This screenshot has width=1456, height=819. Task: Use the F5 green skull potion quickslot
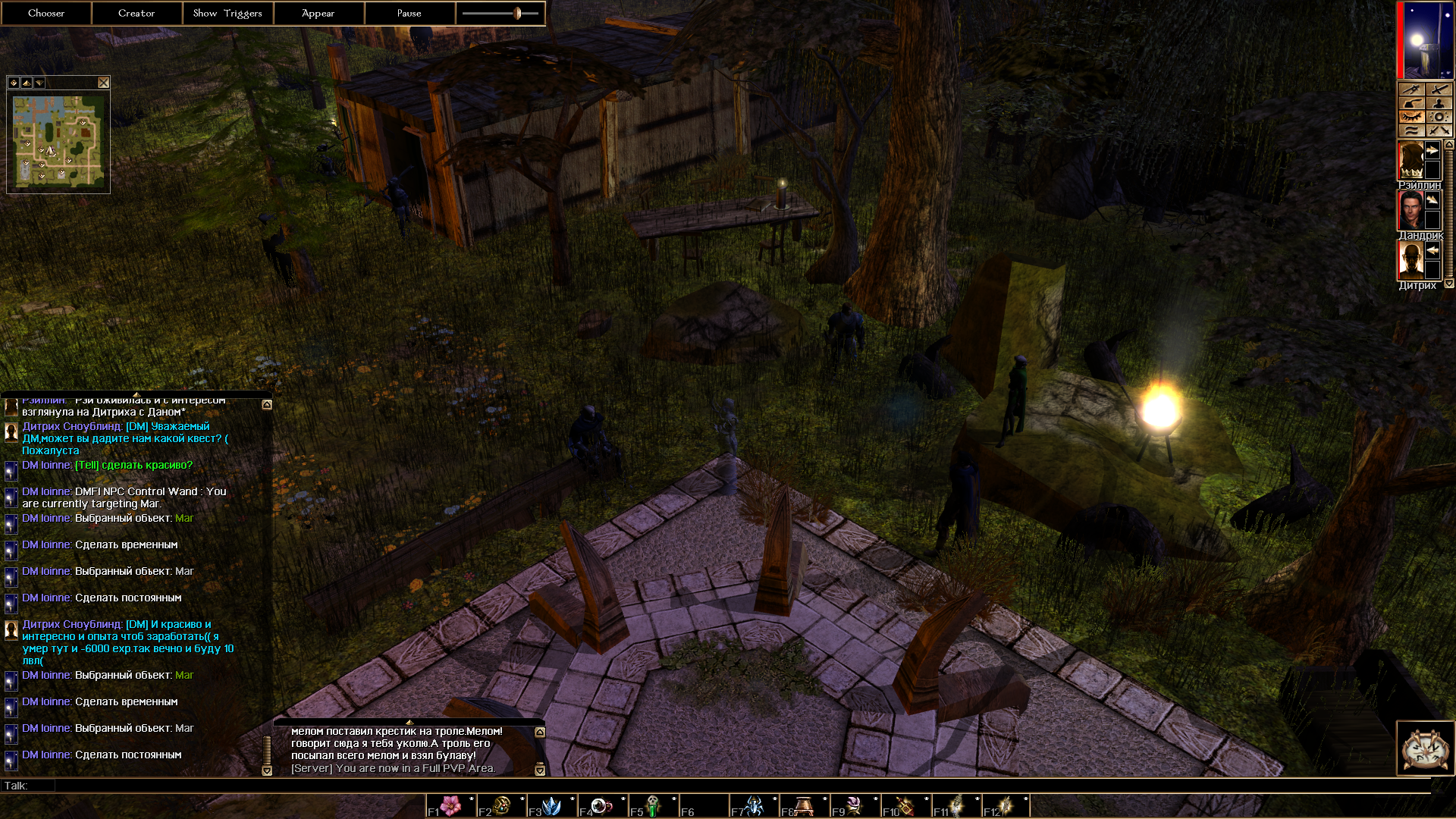pos(653,805)
